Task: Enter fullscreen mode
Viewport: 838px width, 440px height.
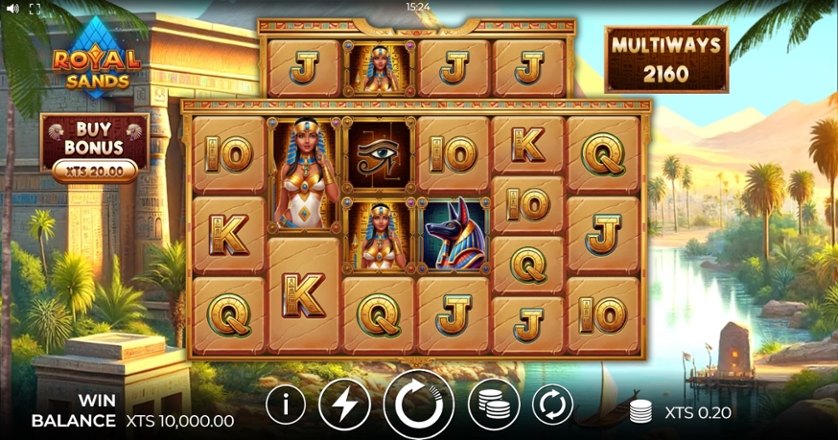Action: tap(35, 8)
